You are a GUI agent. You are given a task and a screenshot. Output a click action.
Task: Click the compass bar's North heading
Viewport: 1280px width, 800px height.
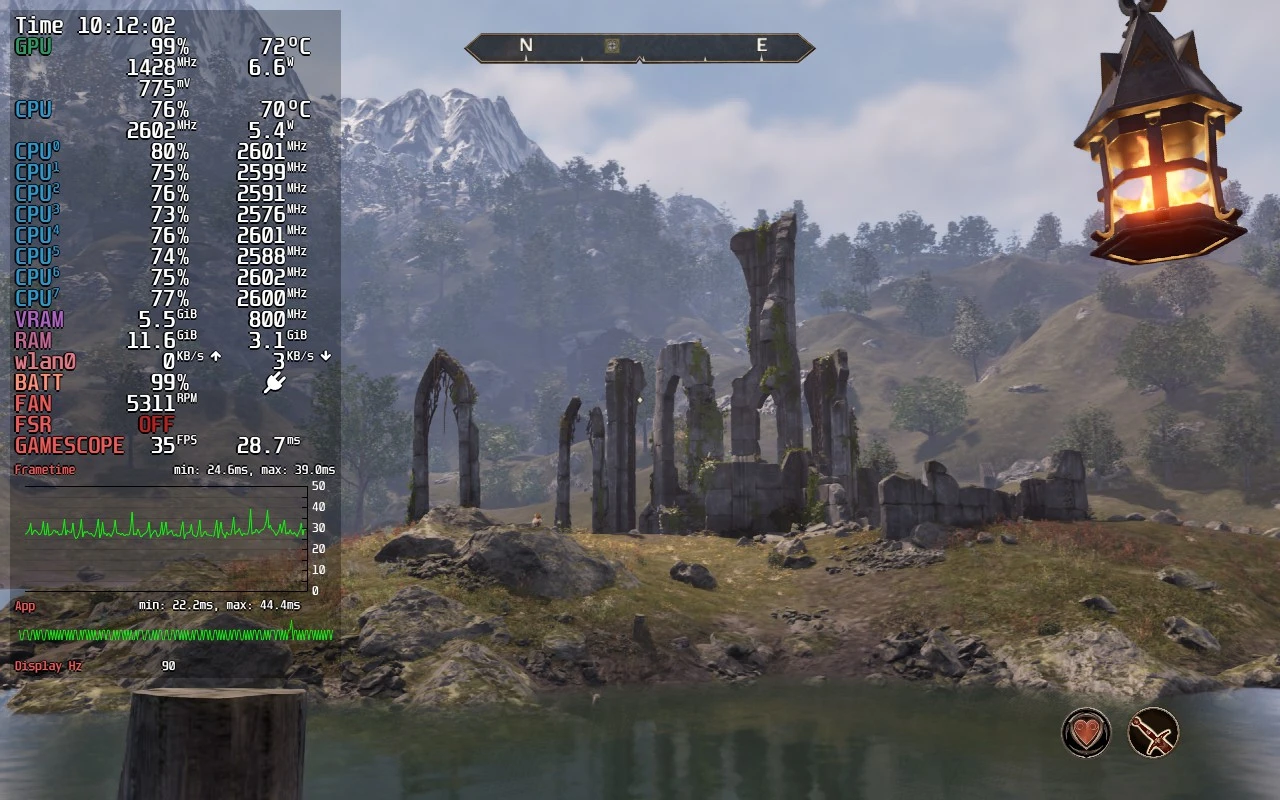(526, 45)
